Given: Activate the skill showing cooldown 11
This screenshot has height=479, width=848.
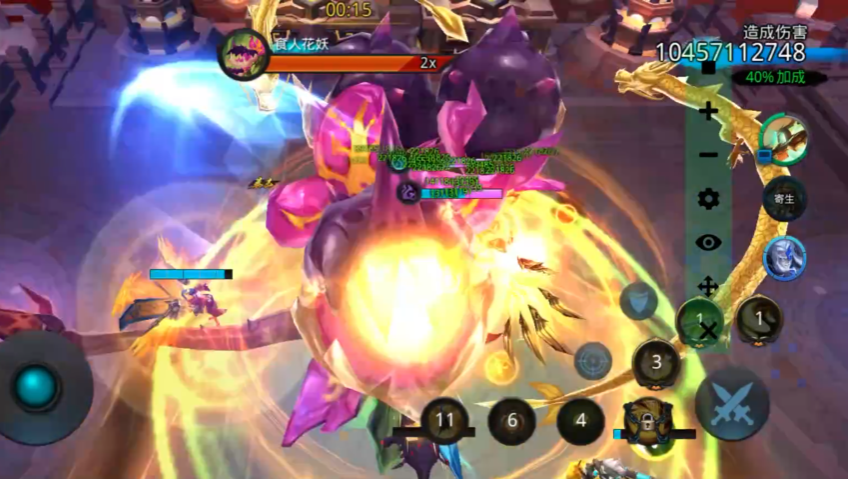Looking at the screenshot, I should click(446, 421).
